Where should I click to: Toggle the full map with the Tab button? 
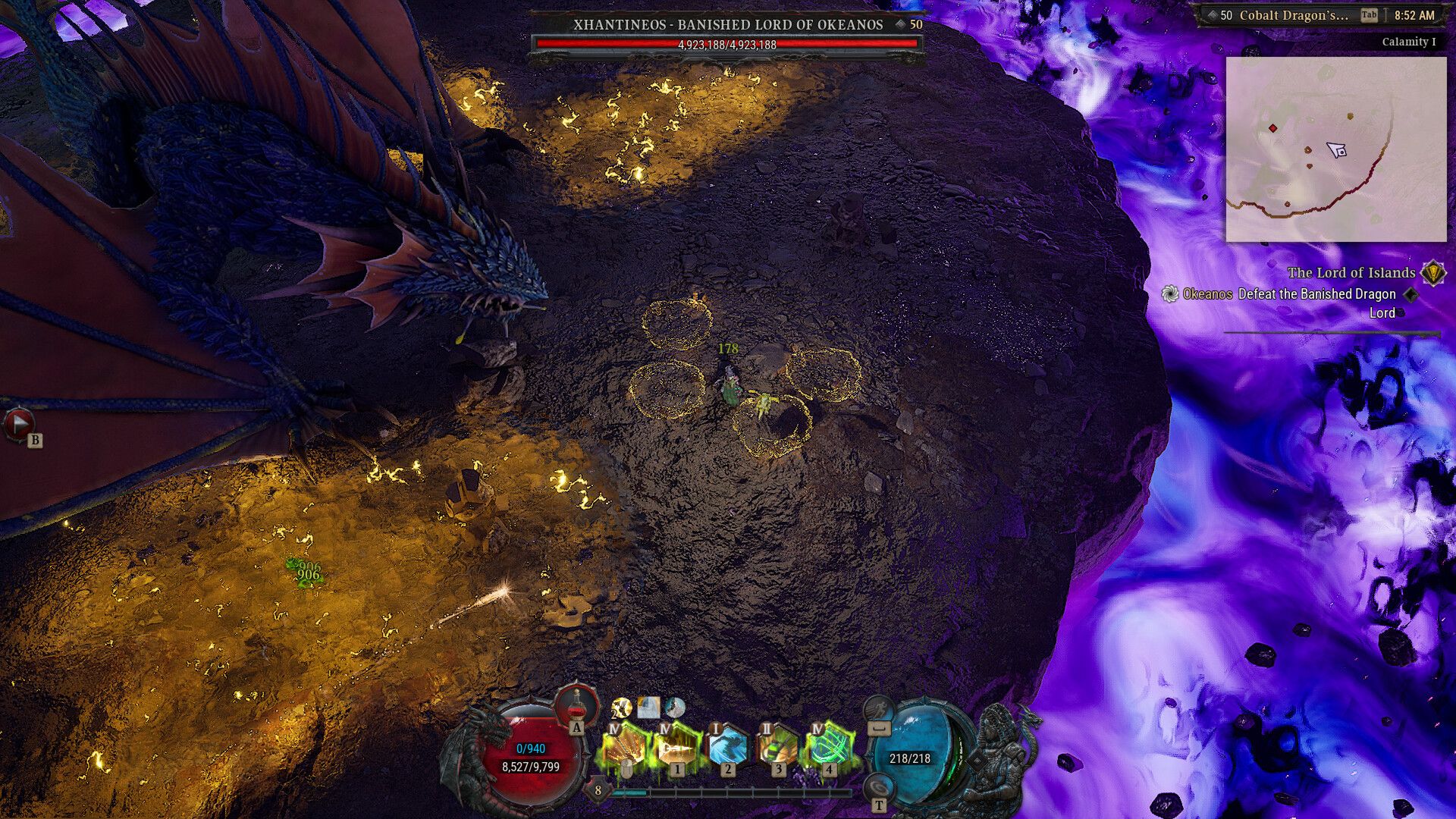coord(1370,14)
